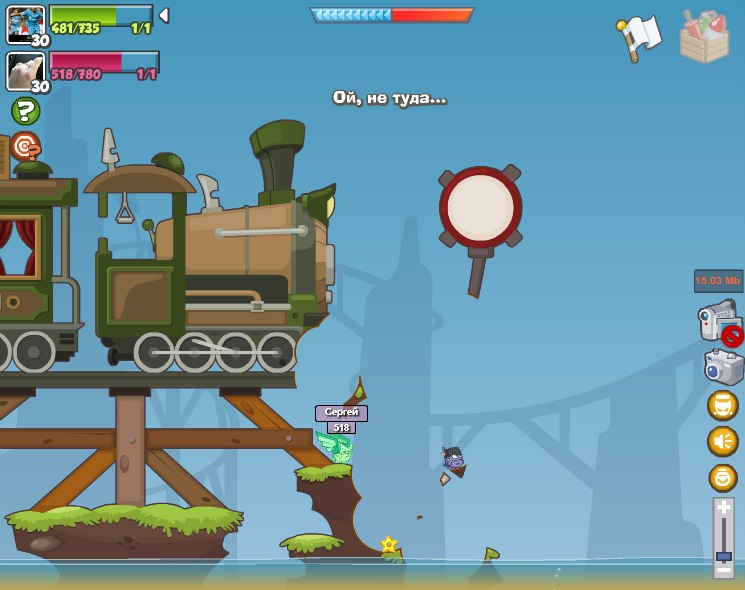Viewport: 745px width, 590px height.
Task: Zoom in with the plus button
Action: (x=723, y=507)
